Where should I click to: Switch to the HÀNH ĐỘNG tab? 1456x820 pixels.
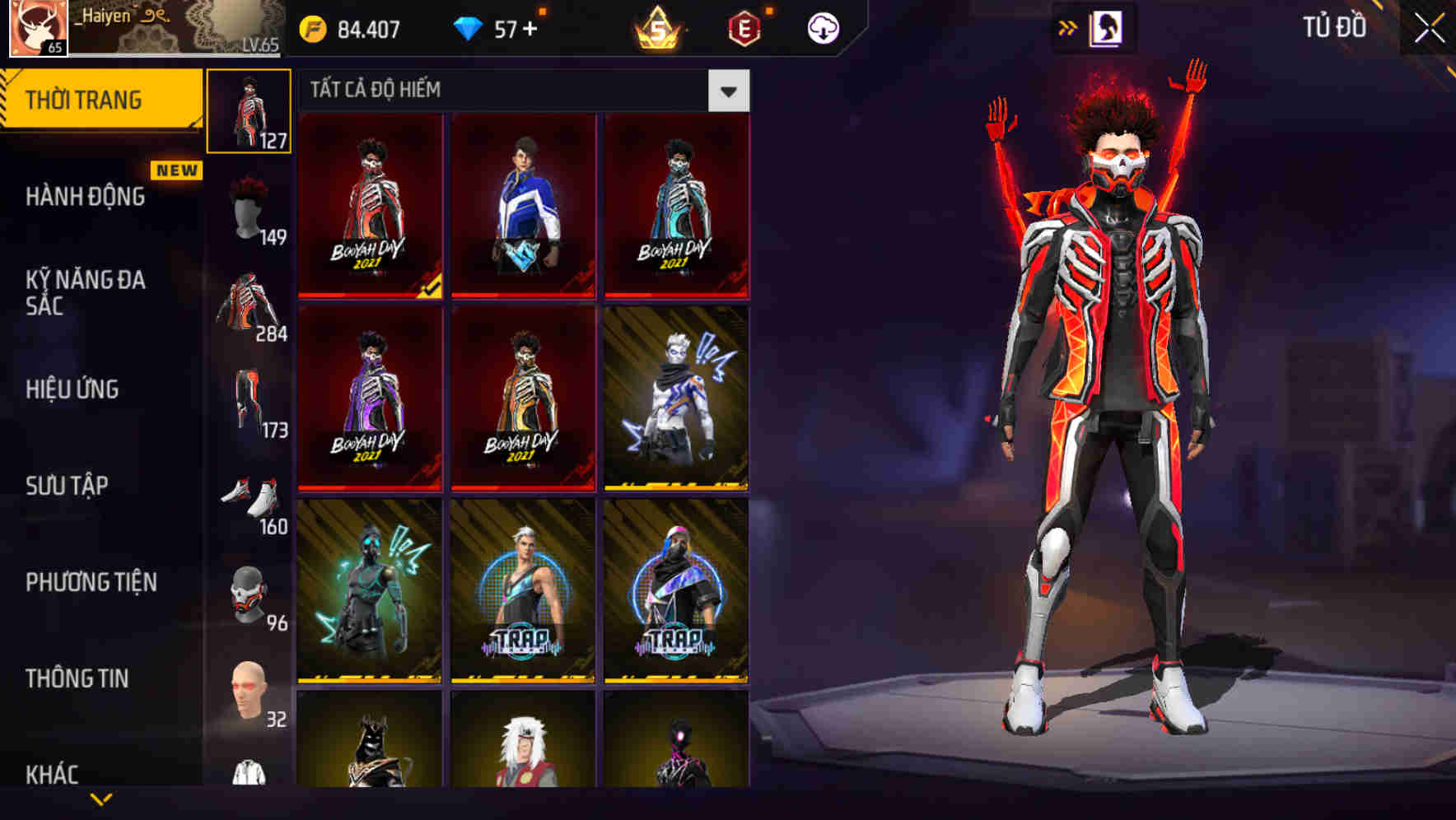tap(86, 198)
